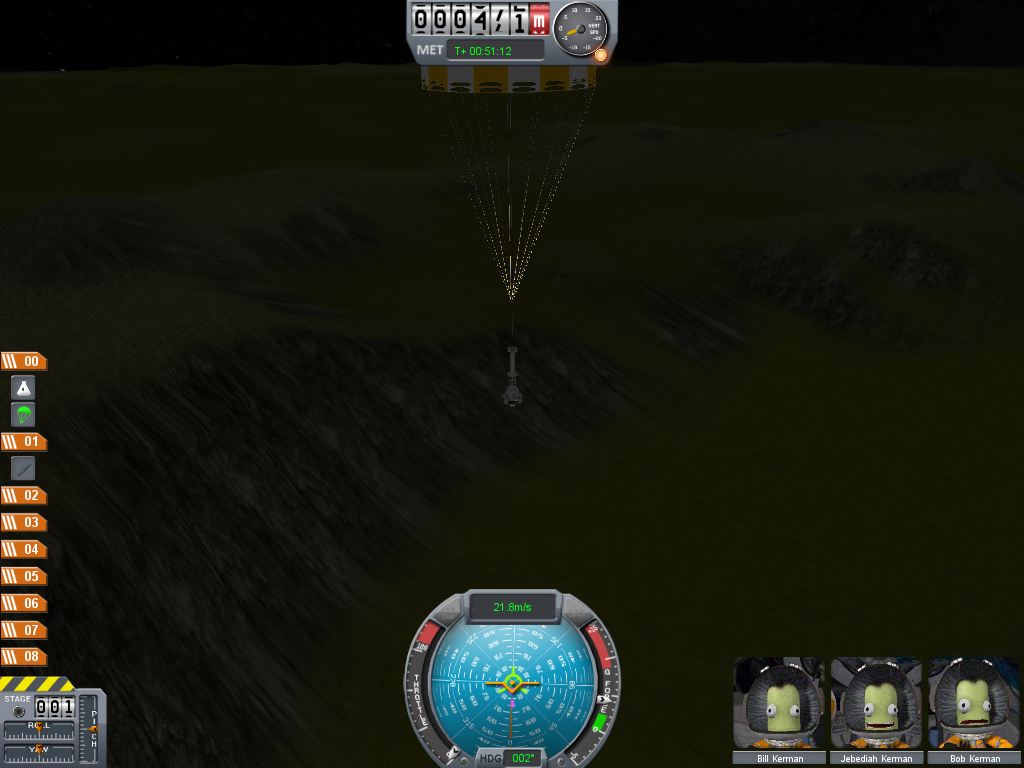The image size is (1024, 768).
Task: Select the stage 01 tab
Action: [24, 441]
